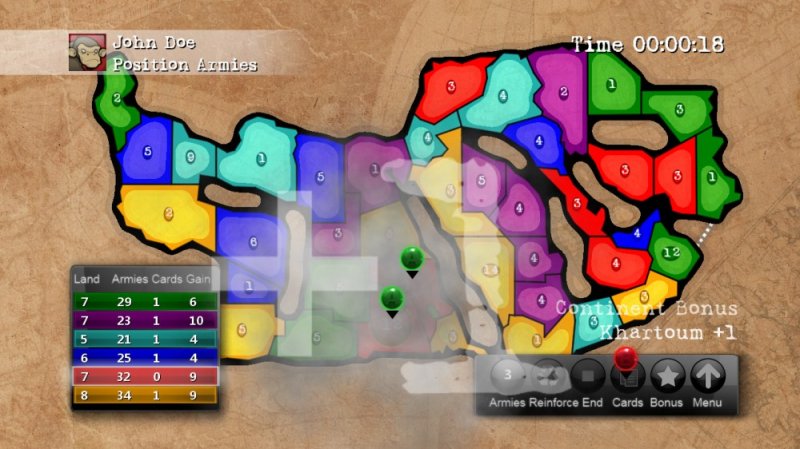Pick the blue territory holding 6 armies
The height and width of the screenshot is (449, 800).
pyautogui.click(x=251, y=242)
